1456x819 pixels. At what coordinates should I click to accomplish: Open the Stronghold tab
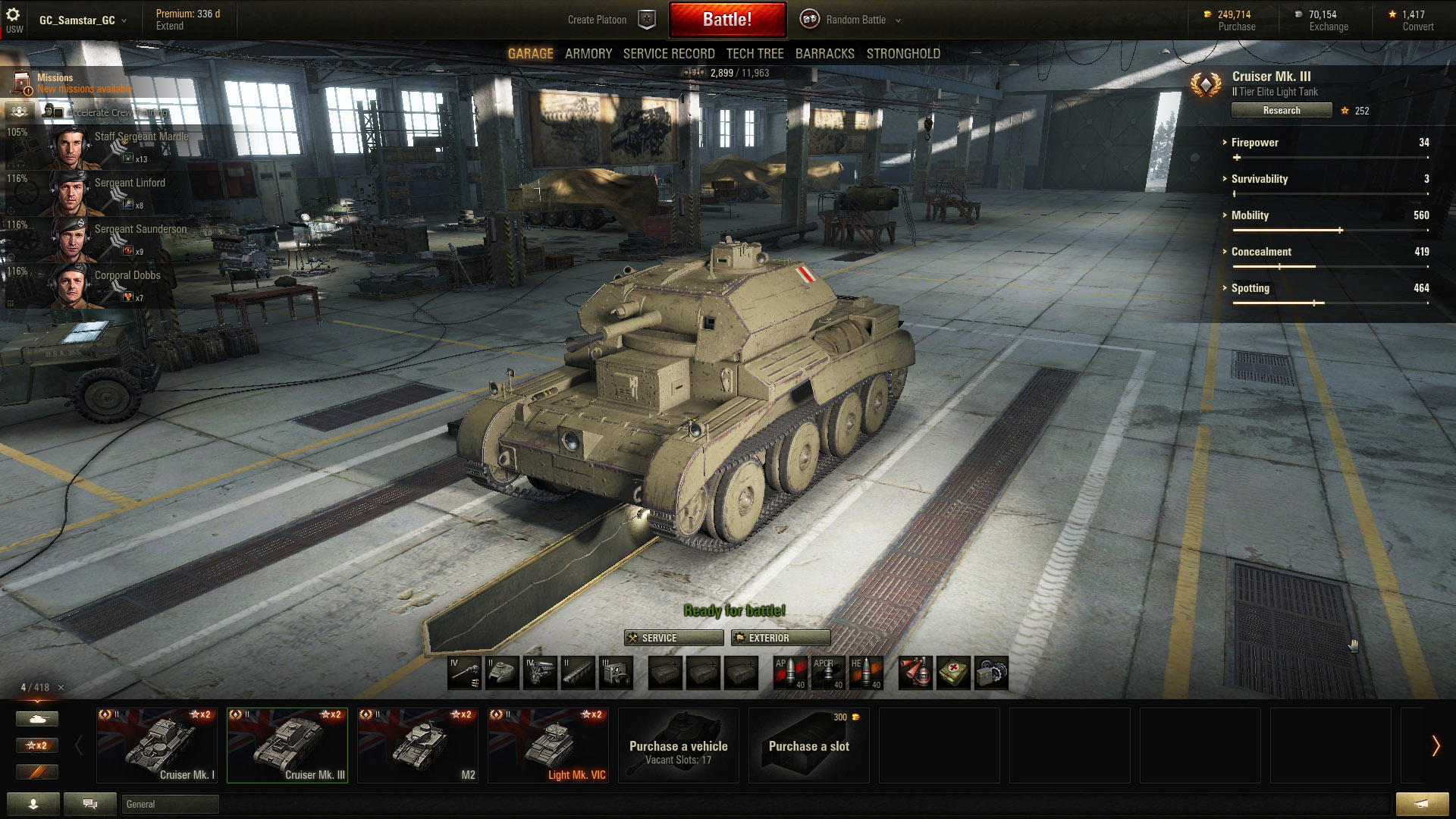click(903, 54)
